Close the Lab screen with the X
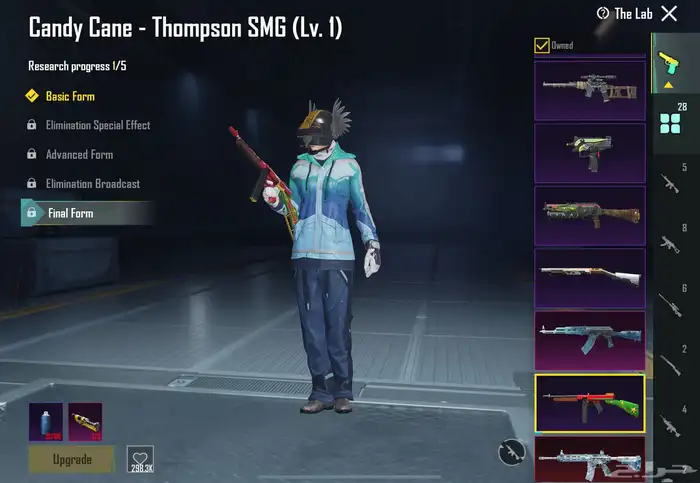 click(x=670, y=13)
